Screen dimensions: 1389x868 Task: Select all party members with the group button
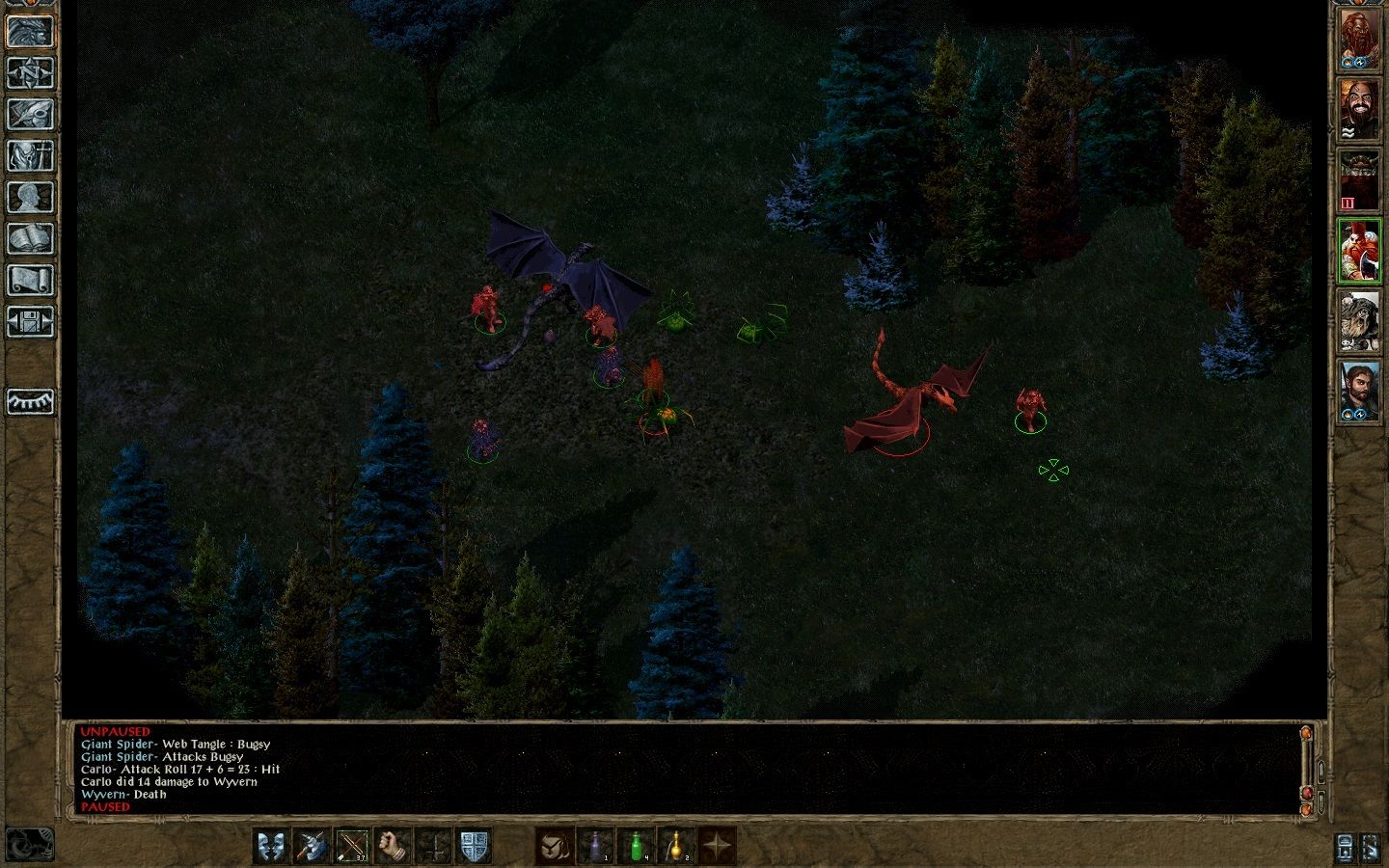[x=1344, y=847]
